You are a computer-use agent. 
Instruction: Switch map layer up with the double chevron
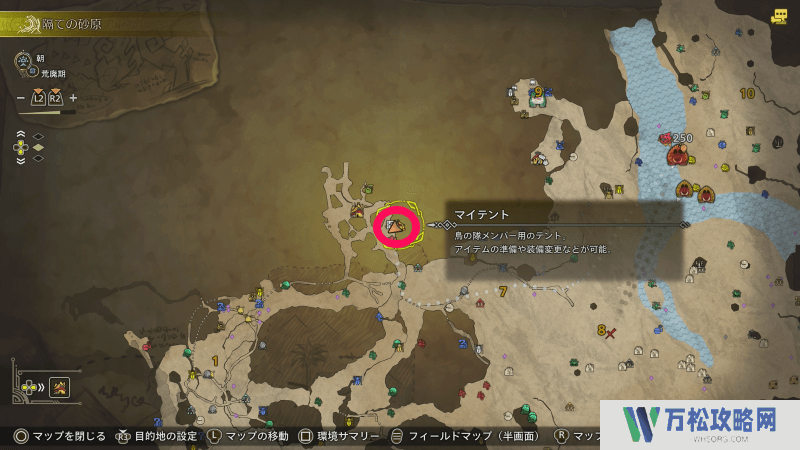pos(21,134)
